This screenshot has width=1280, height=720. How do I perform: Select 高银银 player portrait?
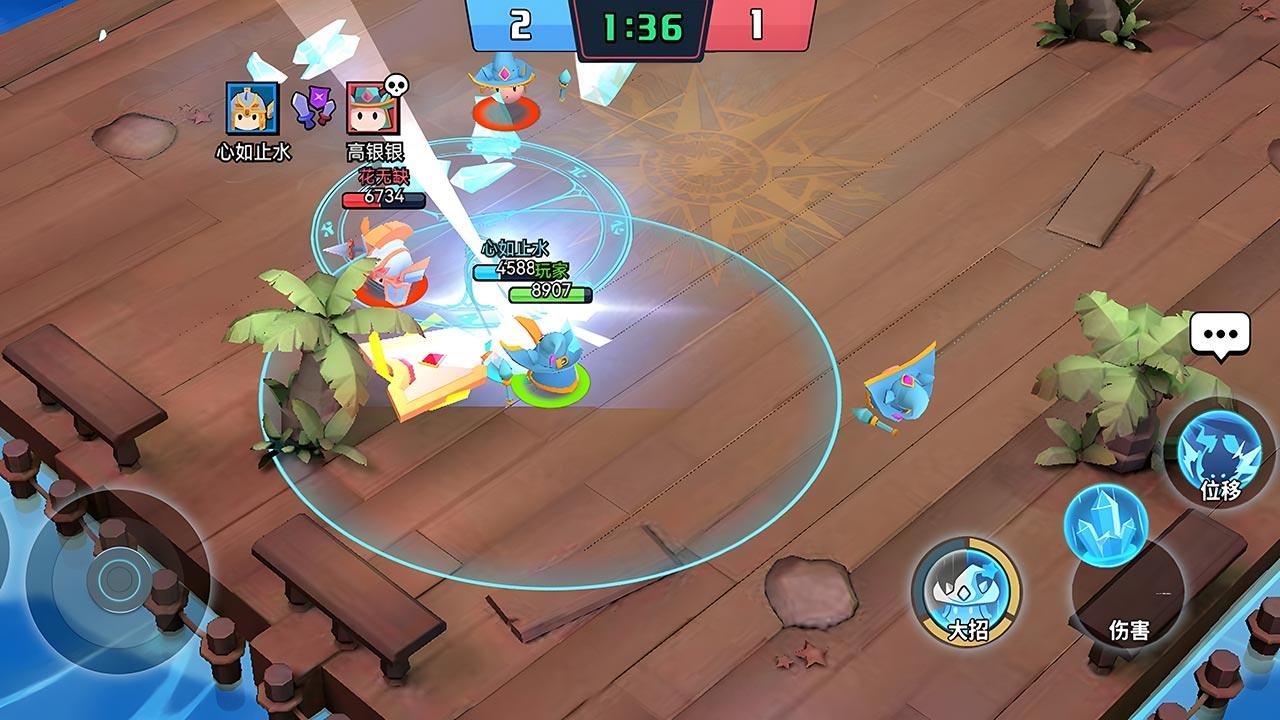[x=372, y=109]
